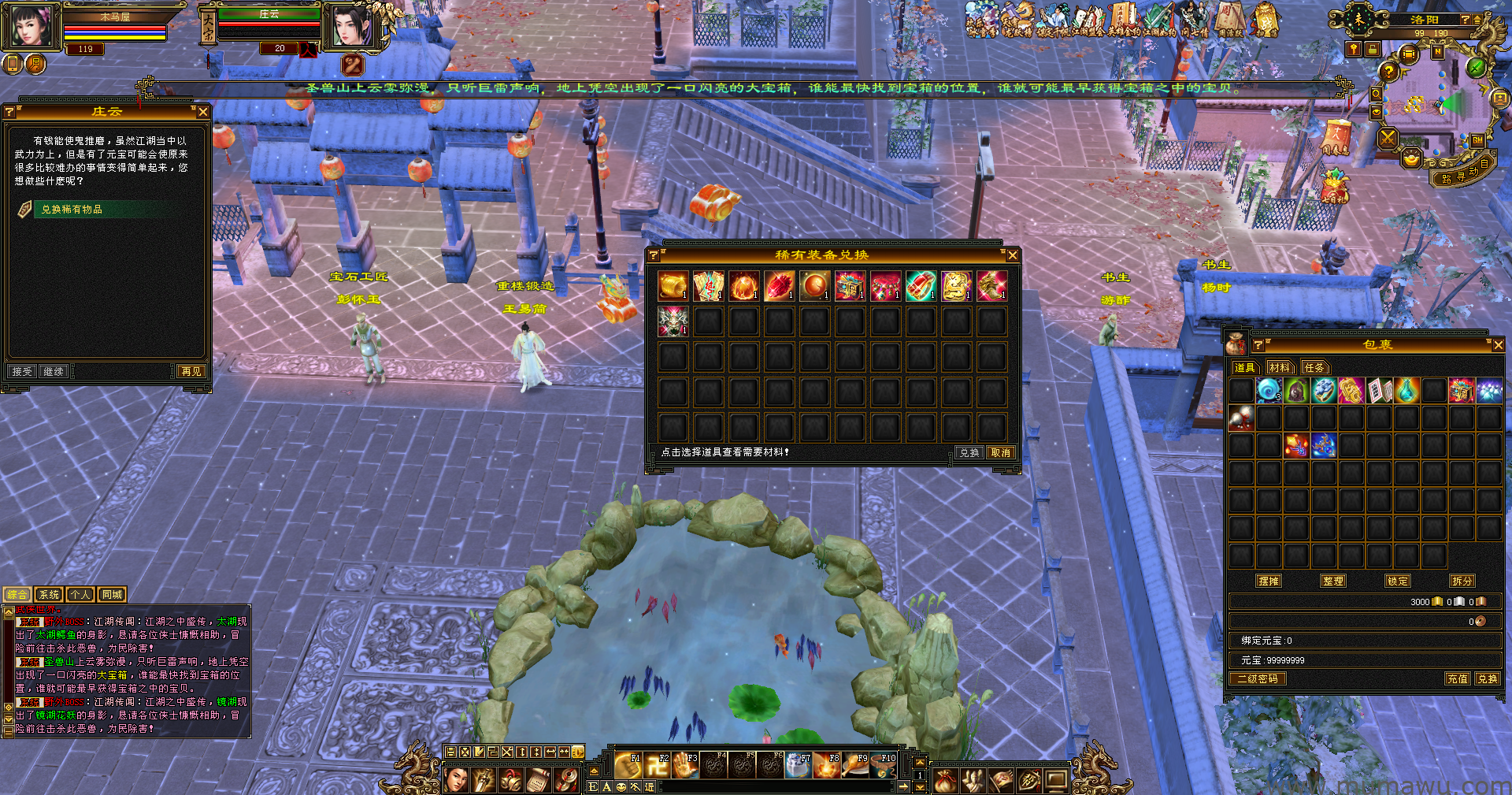The image size is (1512, 795).
Task: Open the 二级密码 secondary password button
Action: point(1258,678)
